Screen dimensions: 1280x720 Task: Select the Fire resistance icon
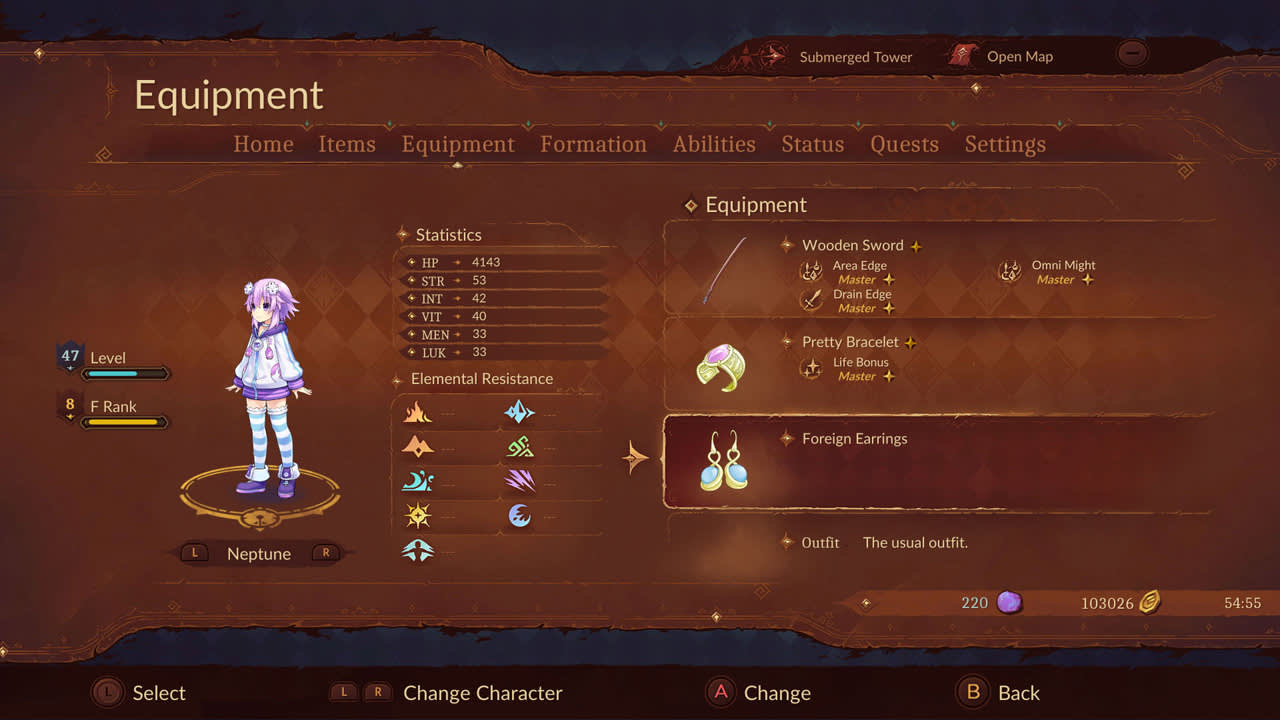418,412
